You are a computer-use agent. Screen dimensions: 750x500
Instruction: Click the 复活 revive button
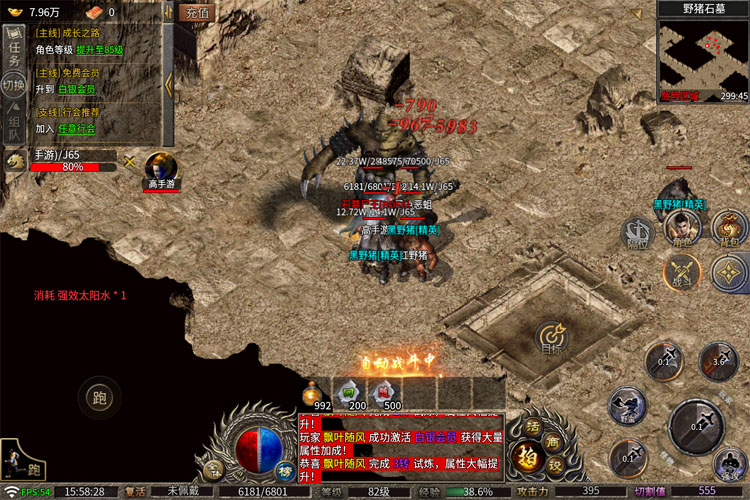(135, 491)
